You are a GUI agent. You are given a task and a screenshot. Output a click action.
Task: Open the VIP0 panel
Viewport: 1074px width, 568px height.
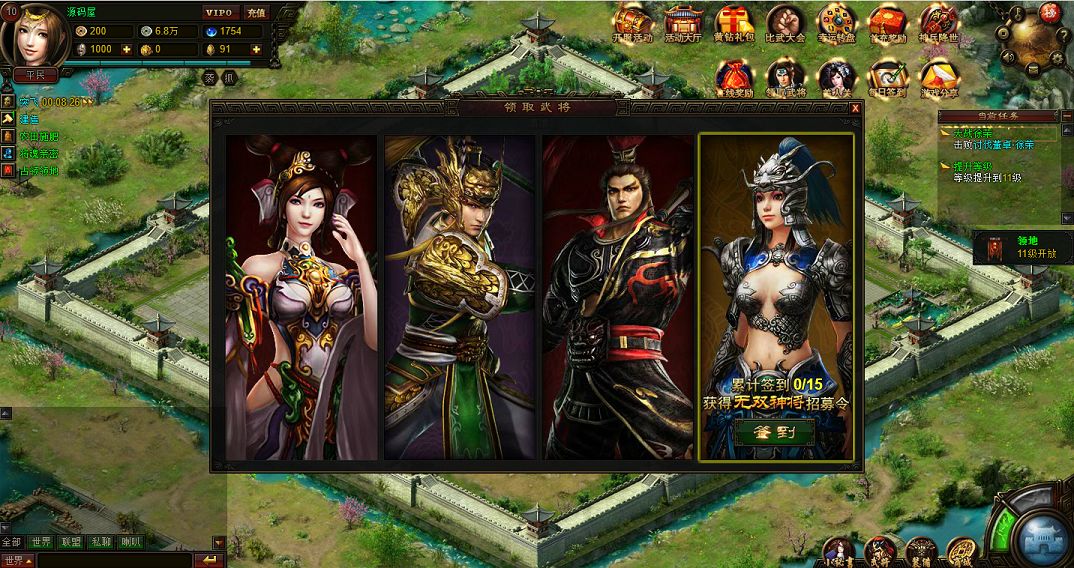[x=221, y=13]
